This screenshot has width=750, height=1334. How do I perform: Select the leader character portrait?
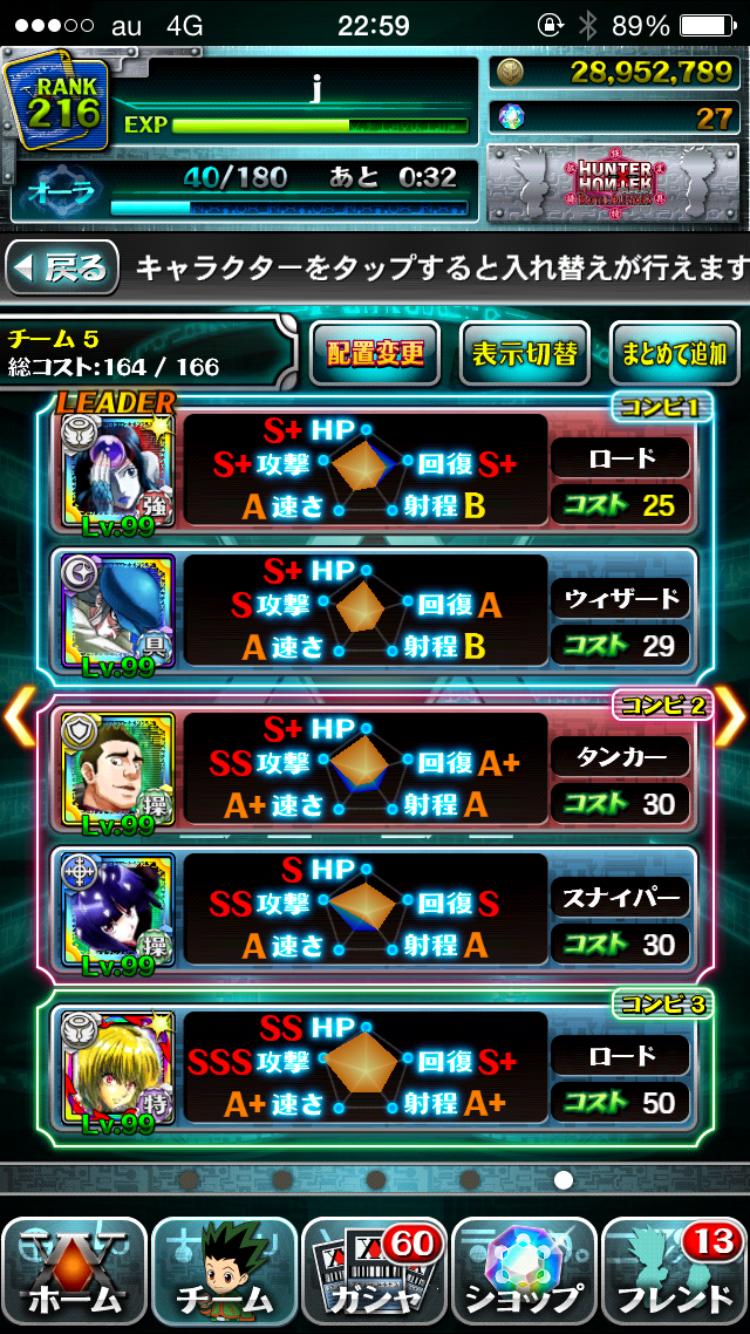tap(117, 472)
